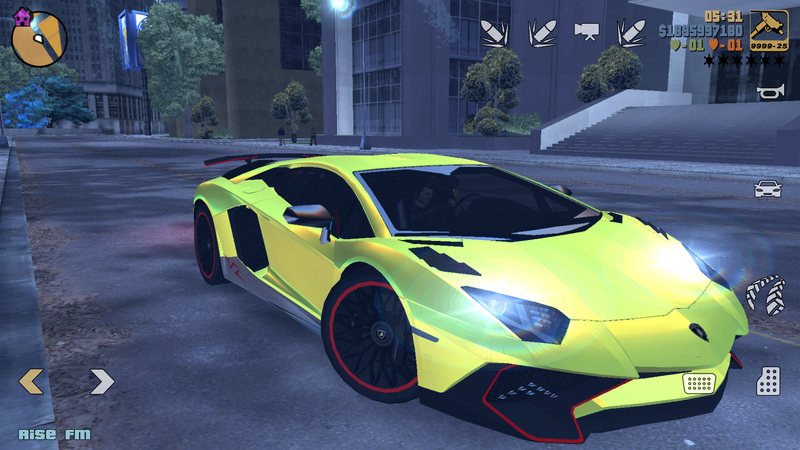
Task: Sound the car horn
Action: (x=768, y=94)
